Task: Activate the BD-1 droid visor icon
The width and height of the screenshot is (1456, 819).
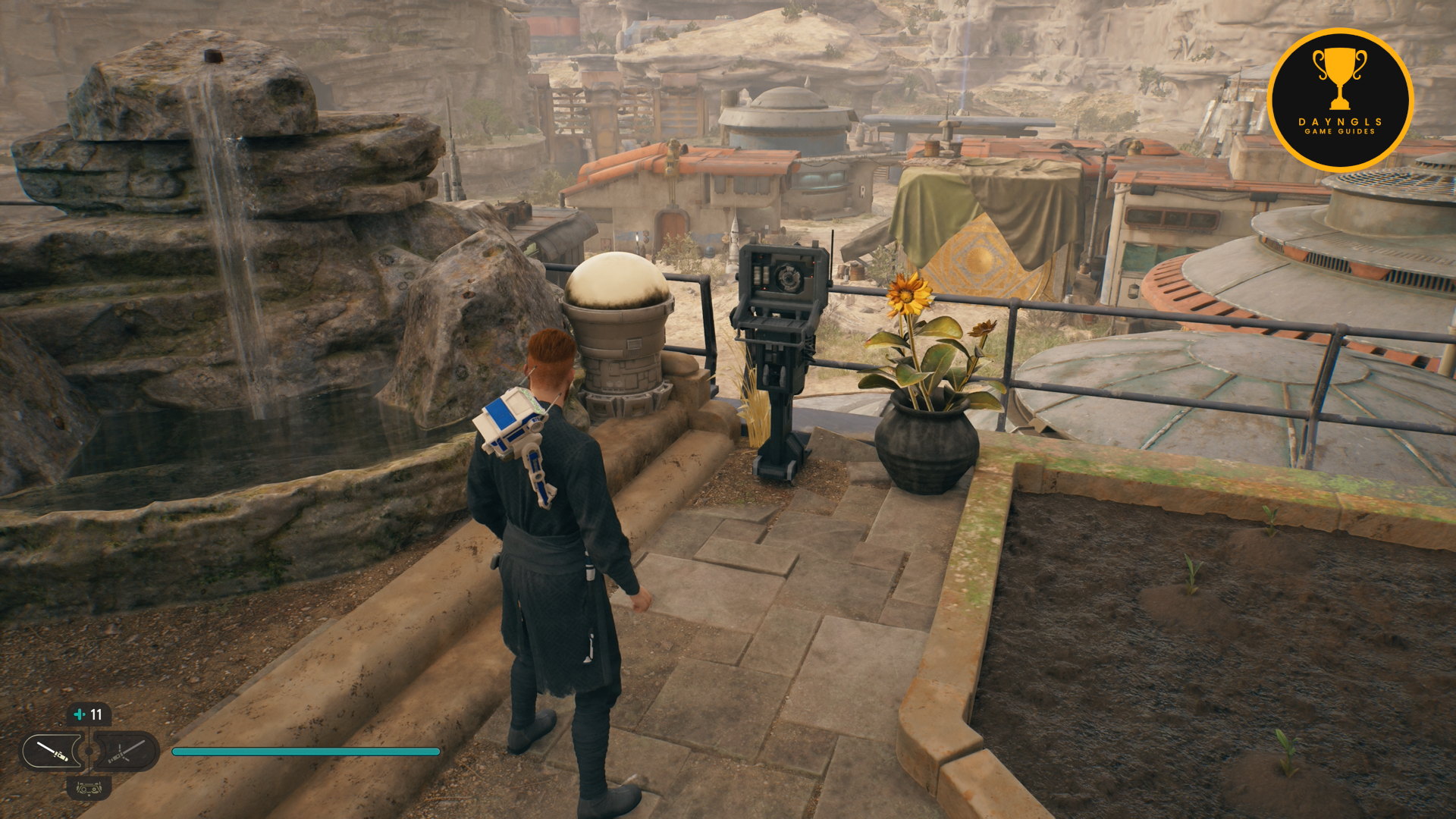Action: pos(89,789)
